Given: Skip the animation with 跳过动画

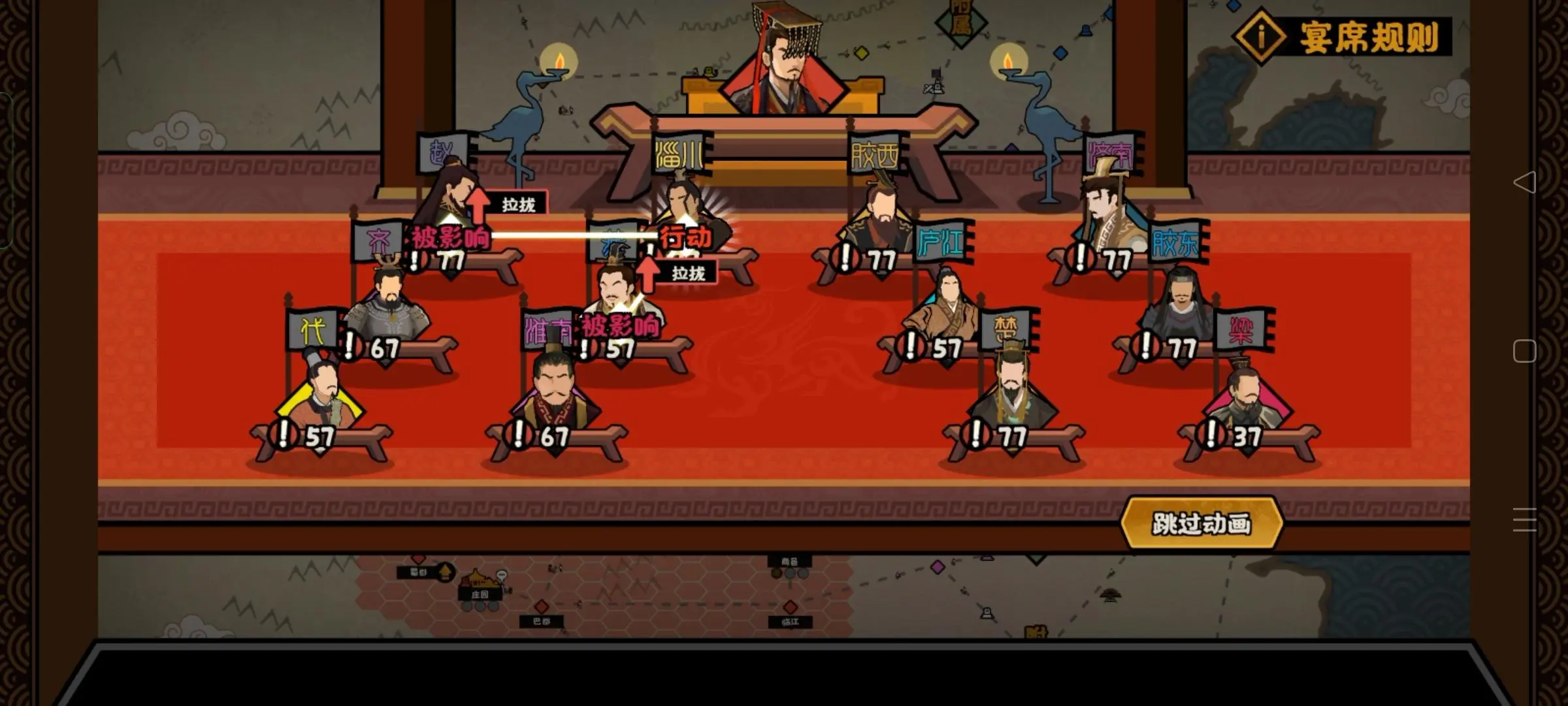Looking at the screenshot, I should [x=1201, y=524].
